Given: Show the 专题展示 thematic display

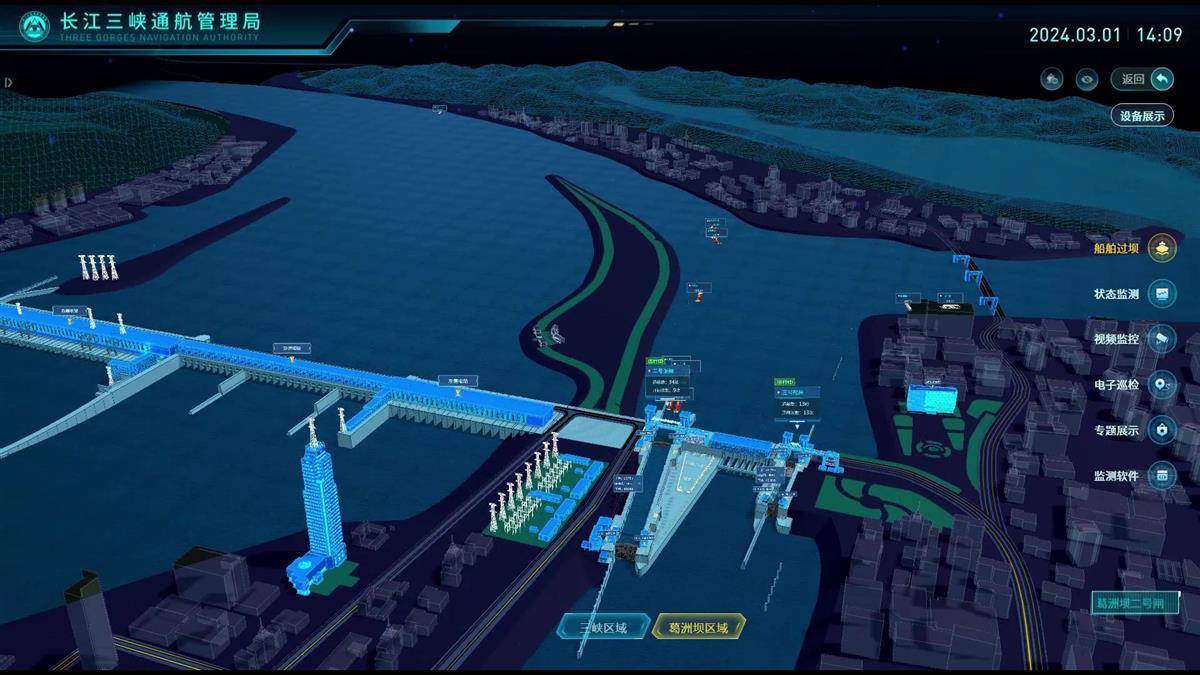Looking at the screenshot, I should (1160, 430).
